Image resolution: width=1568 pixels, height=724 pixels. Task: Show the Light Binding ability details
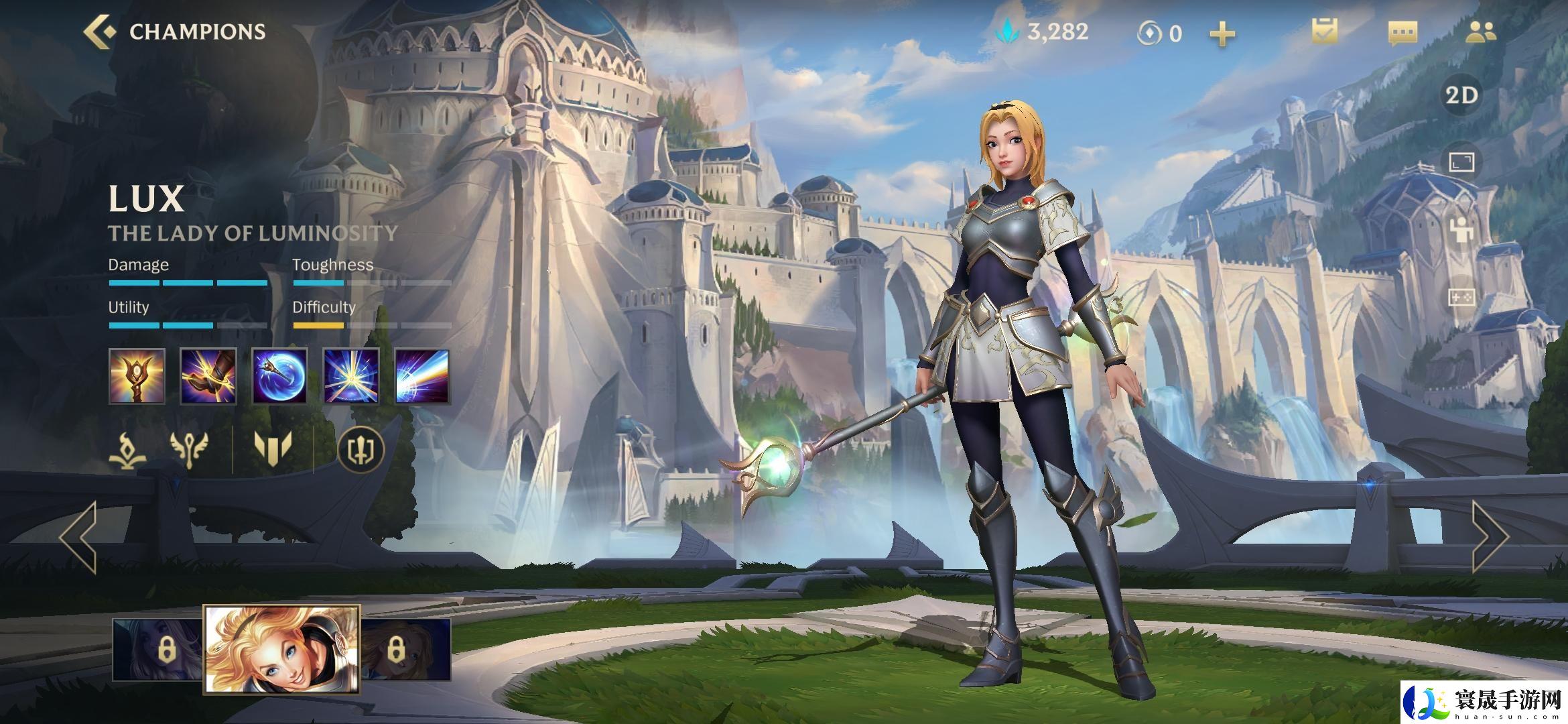pyautogui.click(x=208, y=376)
